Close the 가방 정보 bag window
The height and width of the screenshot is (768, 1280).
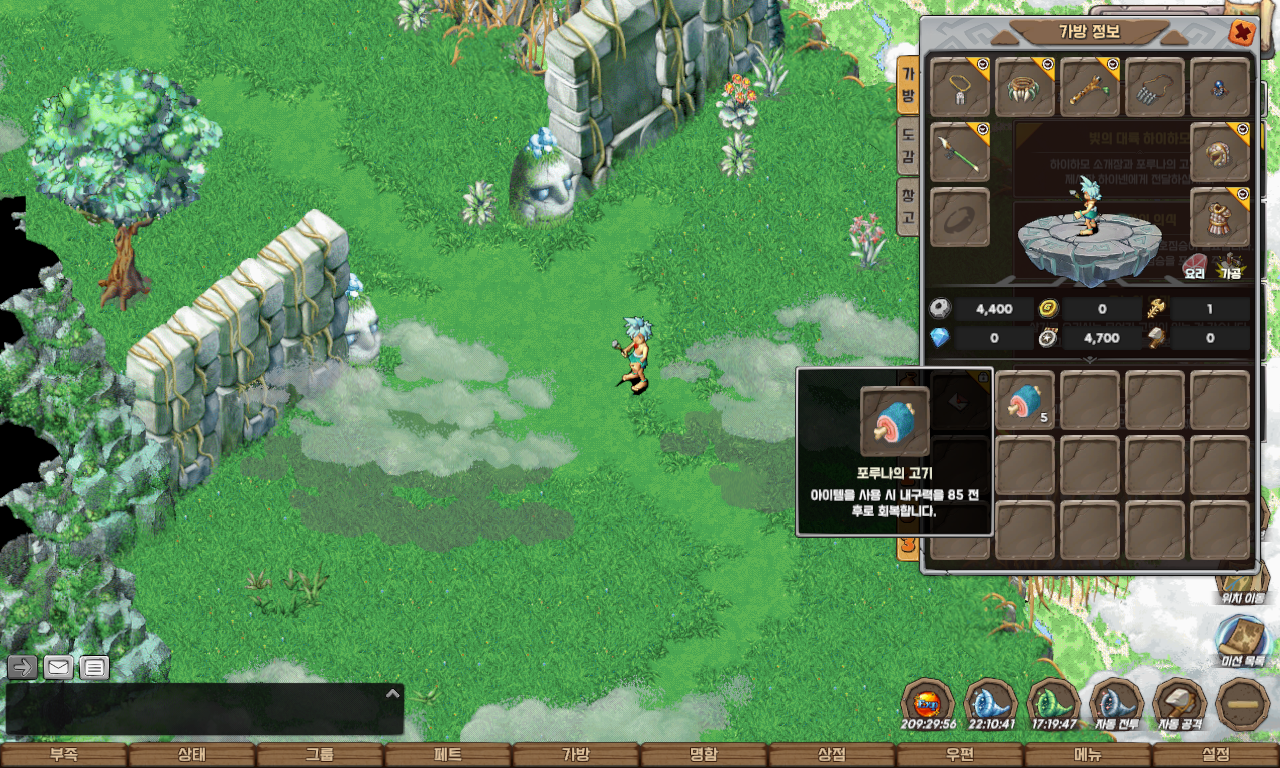pos(1242,32)
